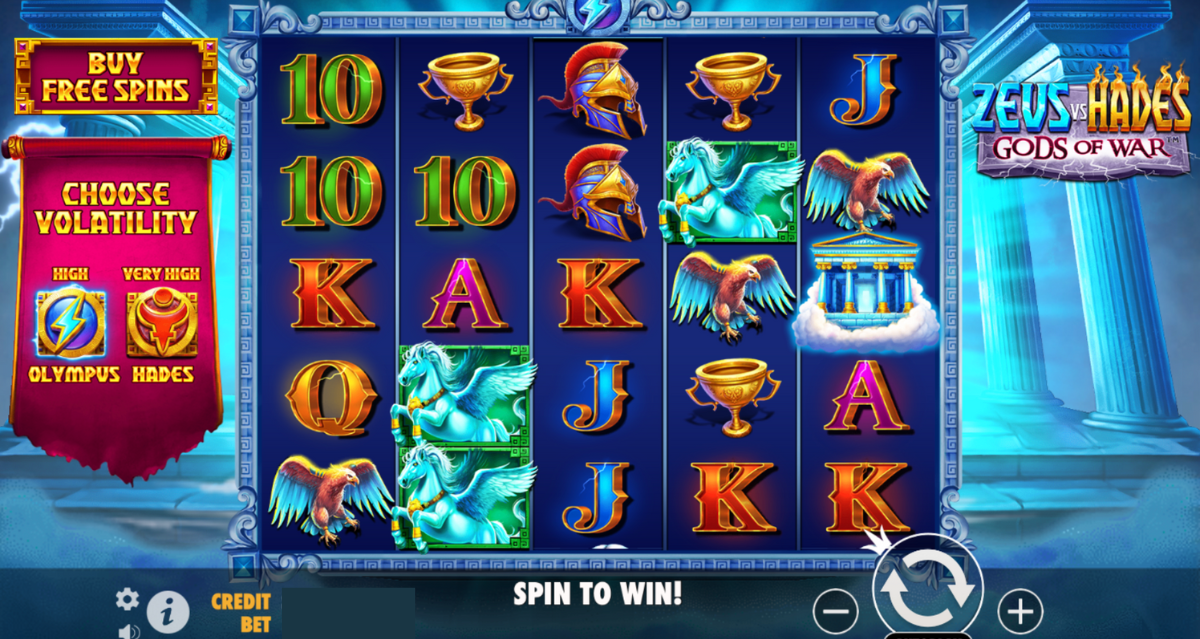The height and width of the screenshot is (639, 1200).
Task: Open the Buy Free Spins offer
Action: coord(115,77)
